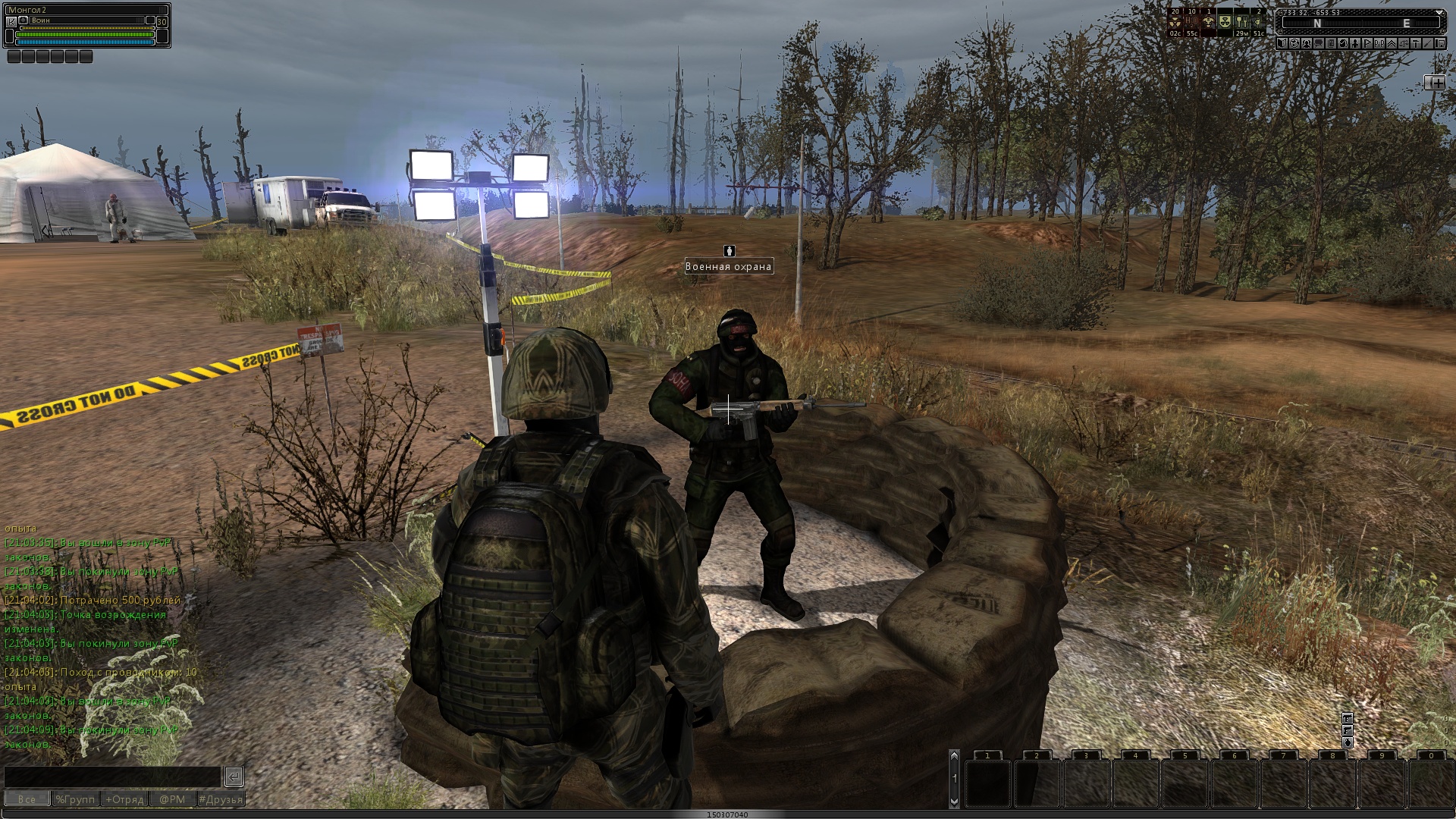The image size is (1456, 819).
Task: Click the plus button below the compass
Action: coord(1435,83)
